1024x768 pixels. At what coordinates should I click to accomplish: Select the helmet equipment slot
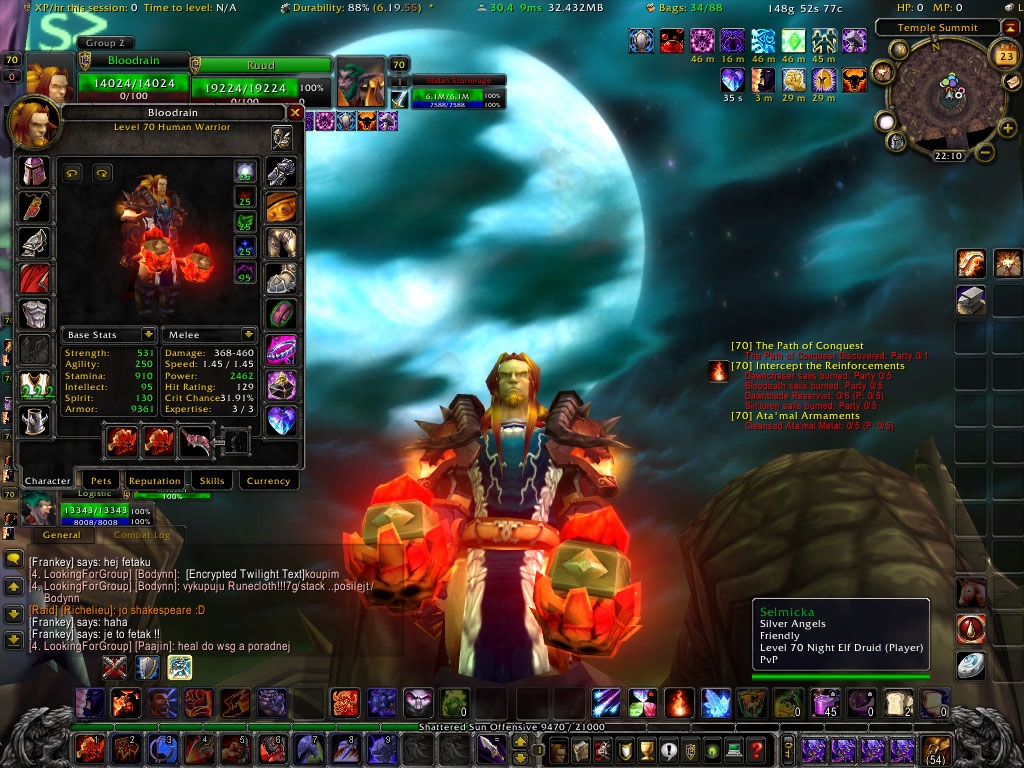[35, 170]
